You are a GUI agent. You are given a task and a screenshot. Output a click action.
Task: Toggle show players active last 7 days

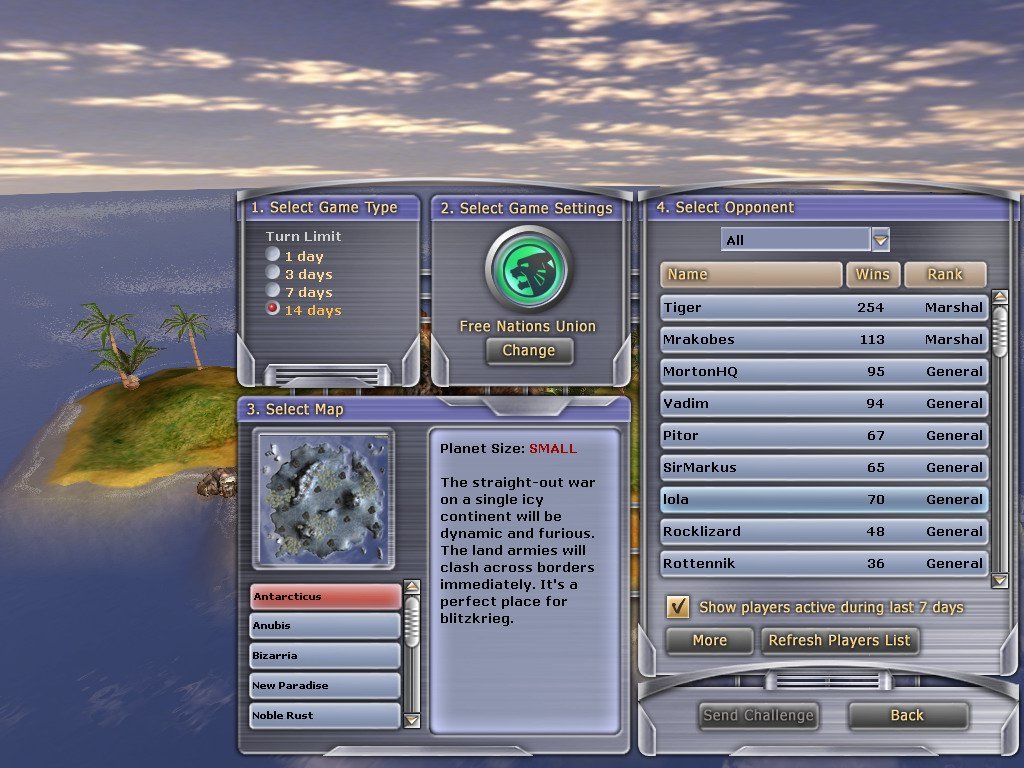tap(678, 607)
